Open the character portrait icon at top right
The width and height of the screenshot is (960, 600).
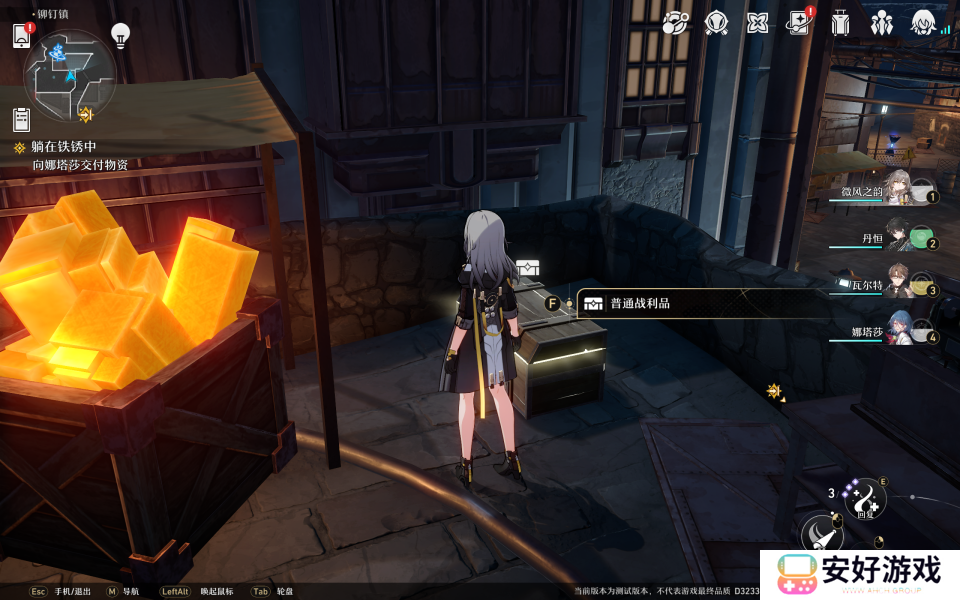pos(923,22)
